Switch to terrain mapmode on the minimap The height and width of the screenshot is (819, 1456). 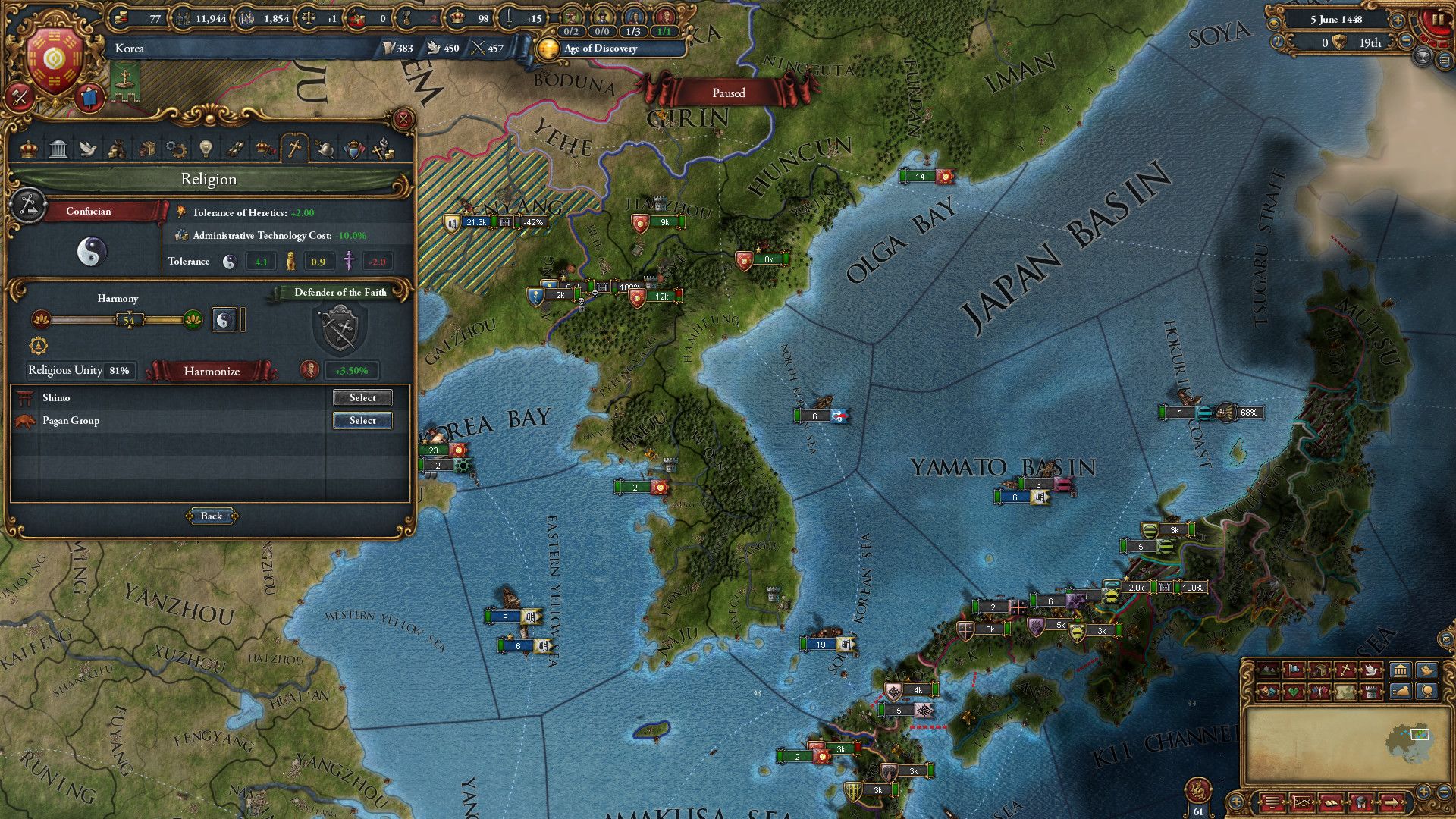(1269, 671)
